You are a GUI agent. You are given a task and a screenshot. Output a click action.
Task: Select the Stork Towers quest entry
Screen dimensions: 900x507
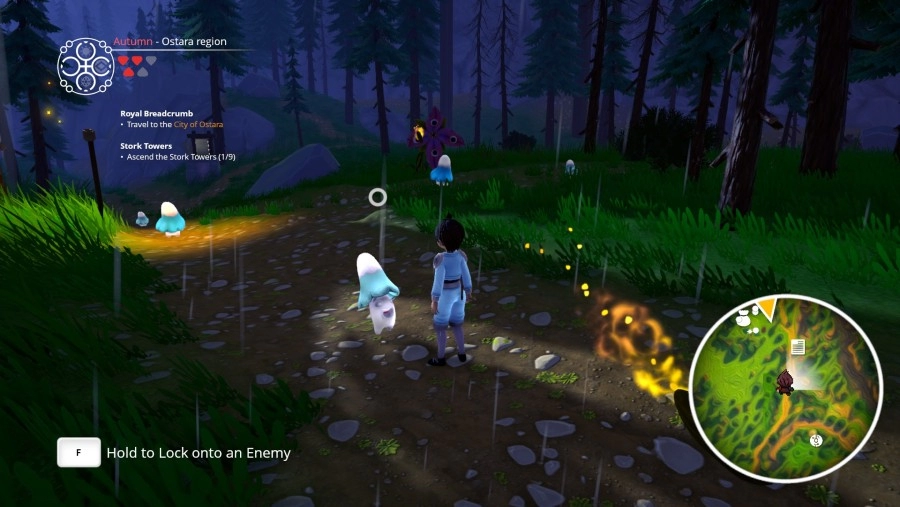(146, 146)
